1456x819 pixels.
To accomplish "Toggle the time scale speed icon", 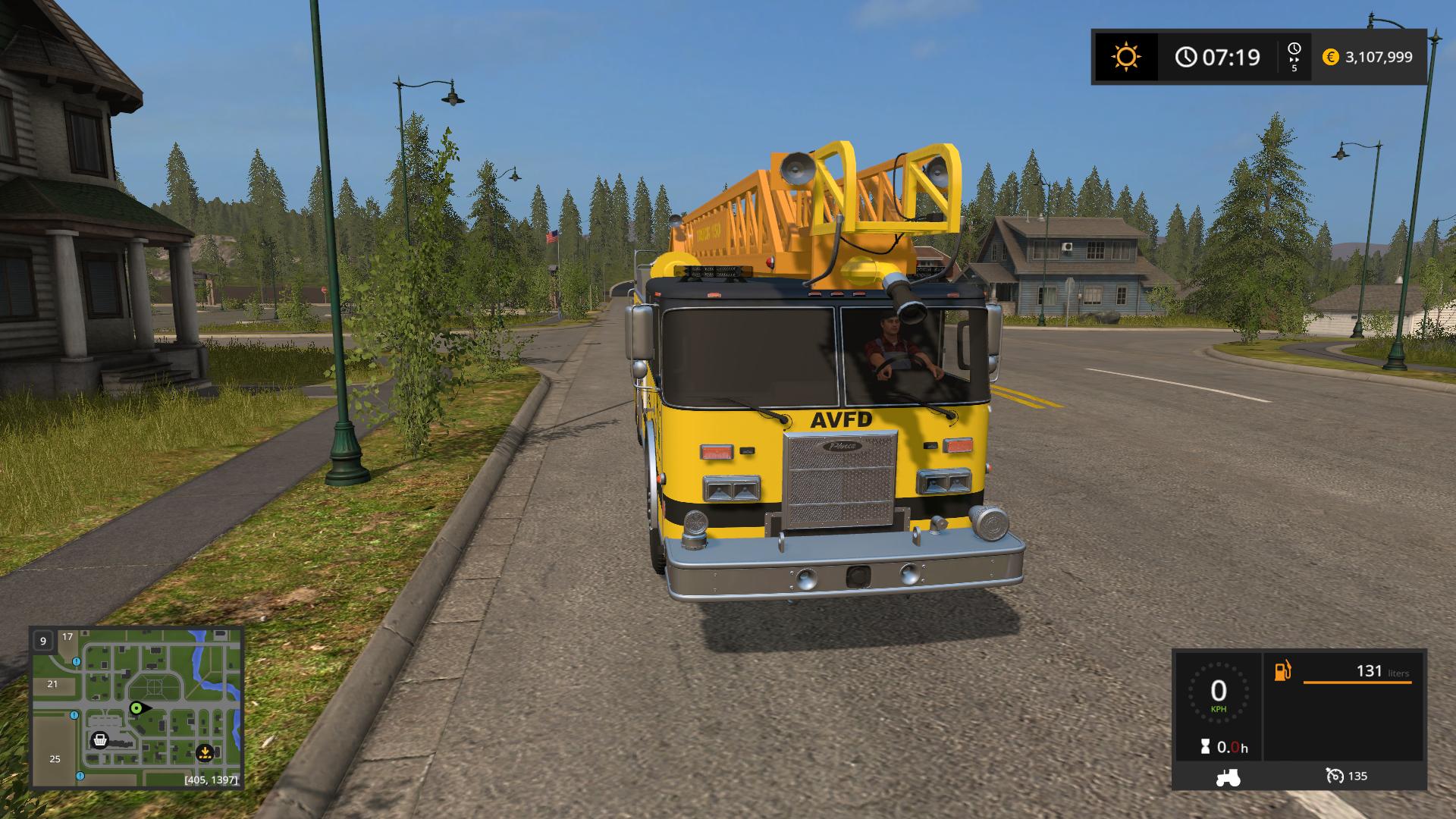I will tap(1294, 57).
